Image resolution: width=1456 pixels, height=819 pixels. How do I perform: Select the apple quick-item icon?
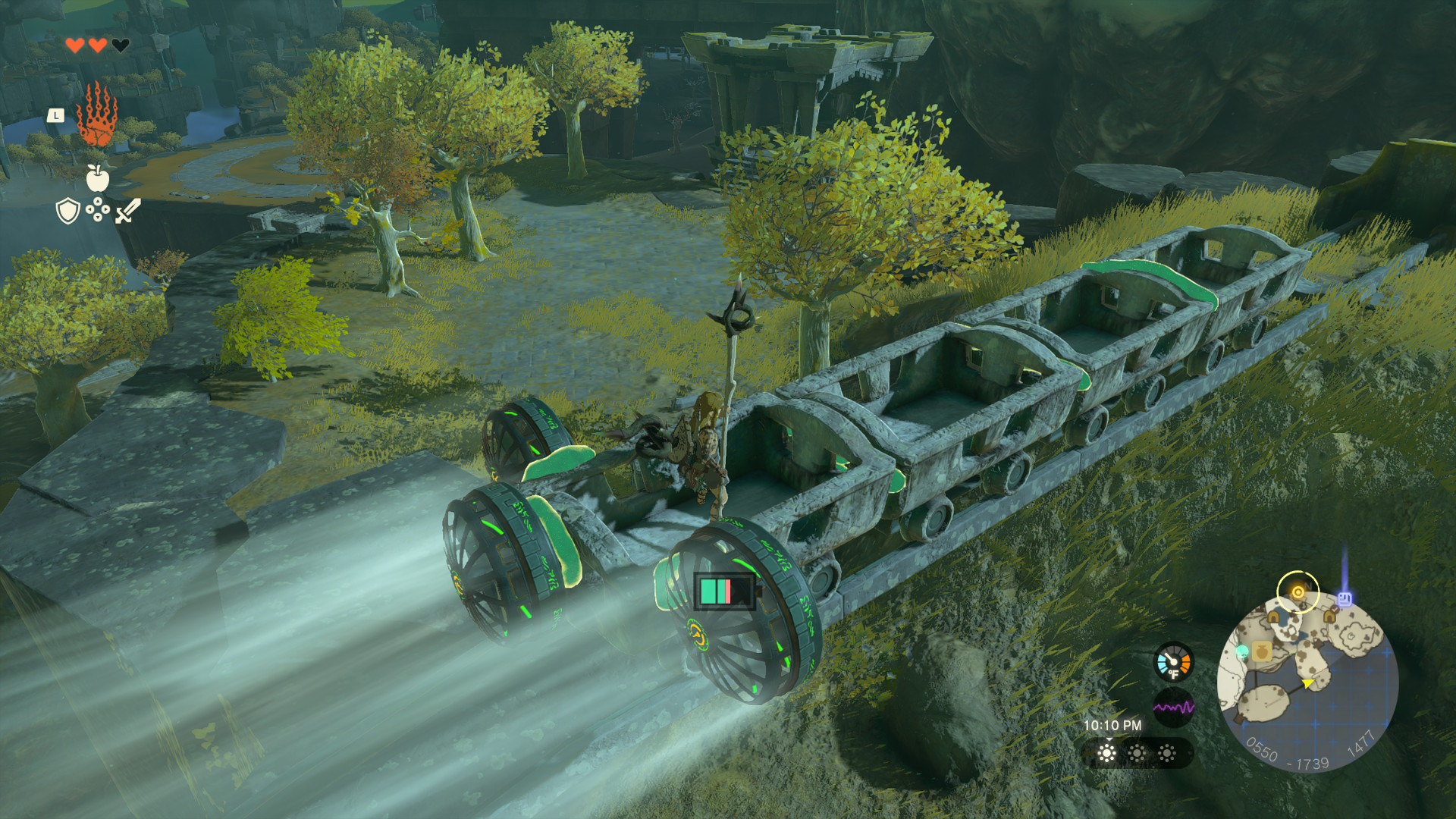coord(98,179)
